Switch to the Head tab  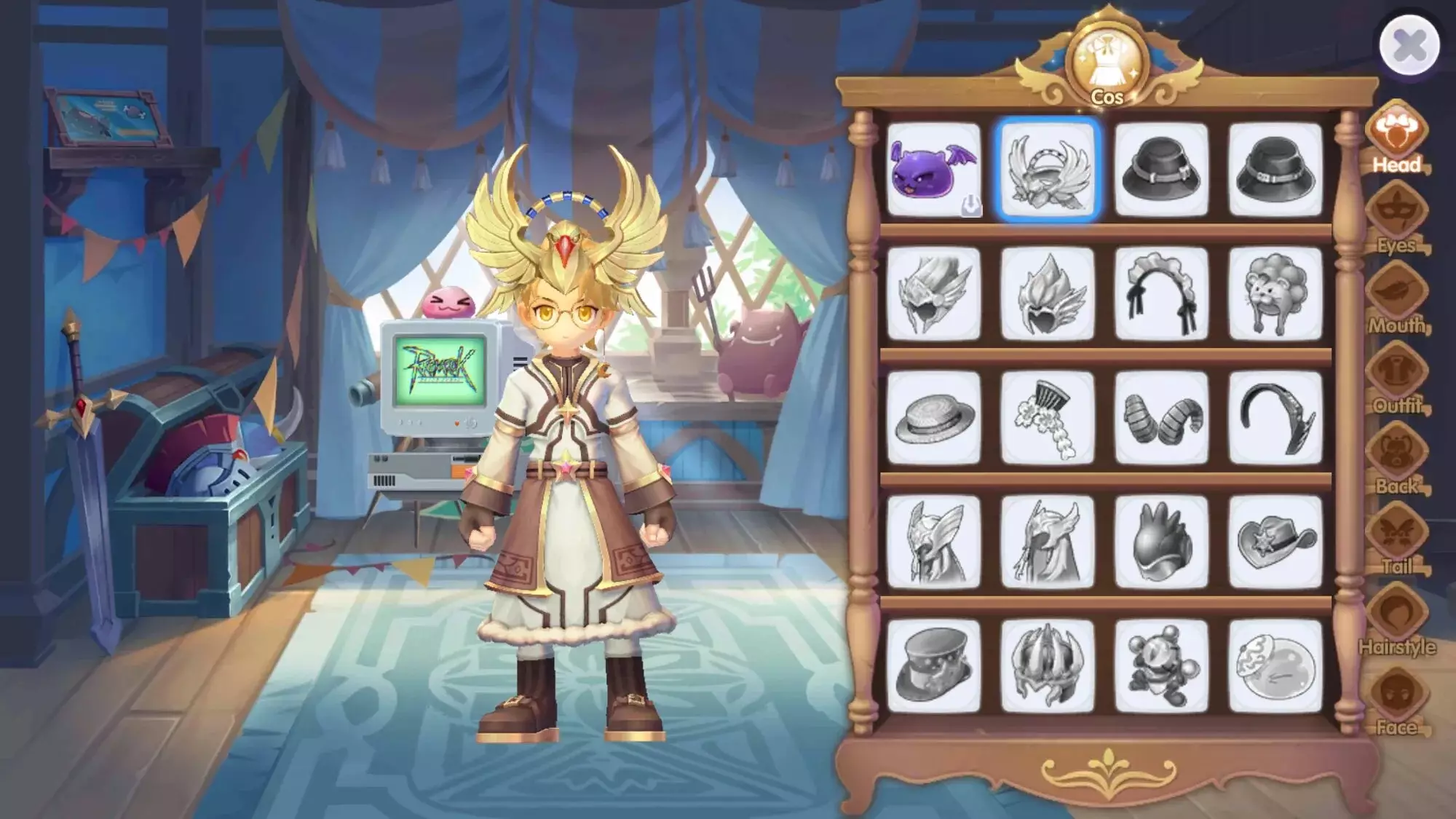[x=1396, y=138]
